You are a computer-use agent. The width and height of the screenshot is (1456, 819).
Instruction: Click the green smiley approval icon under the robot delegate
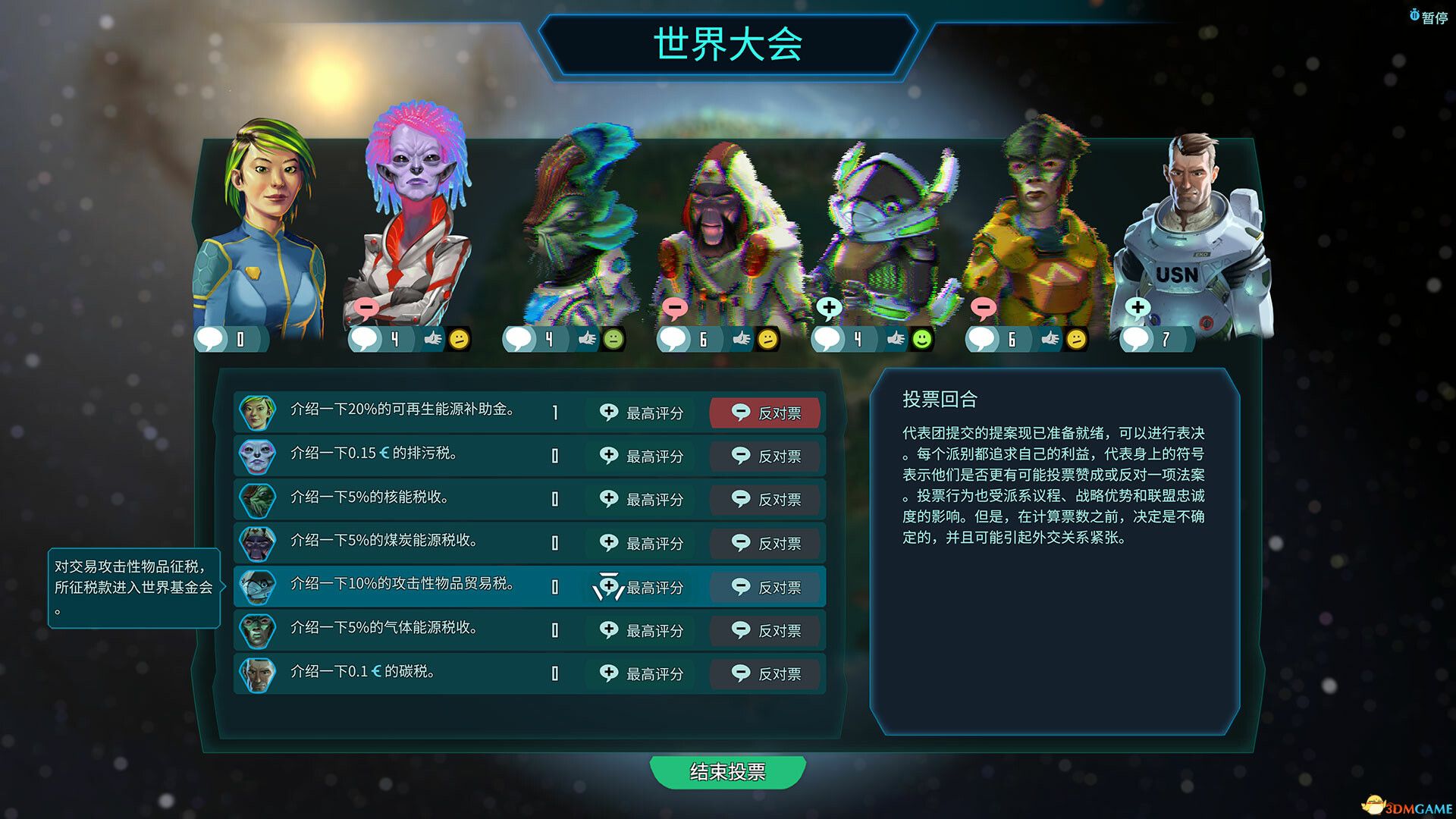click(921, 340)
